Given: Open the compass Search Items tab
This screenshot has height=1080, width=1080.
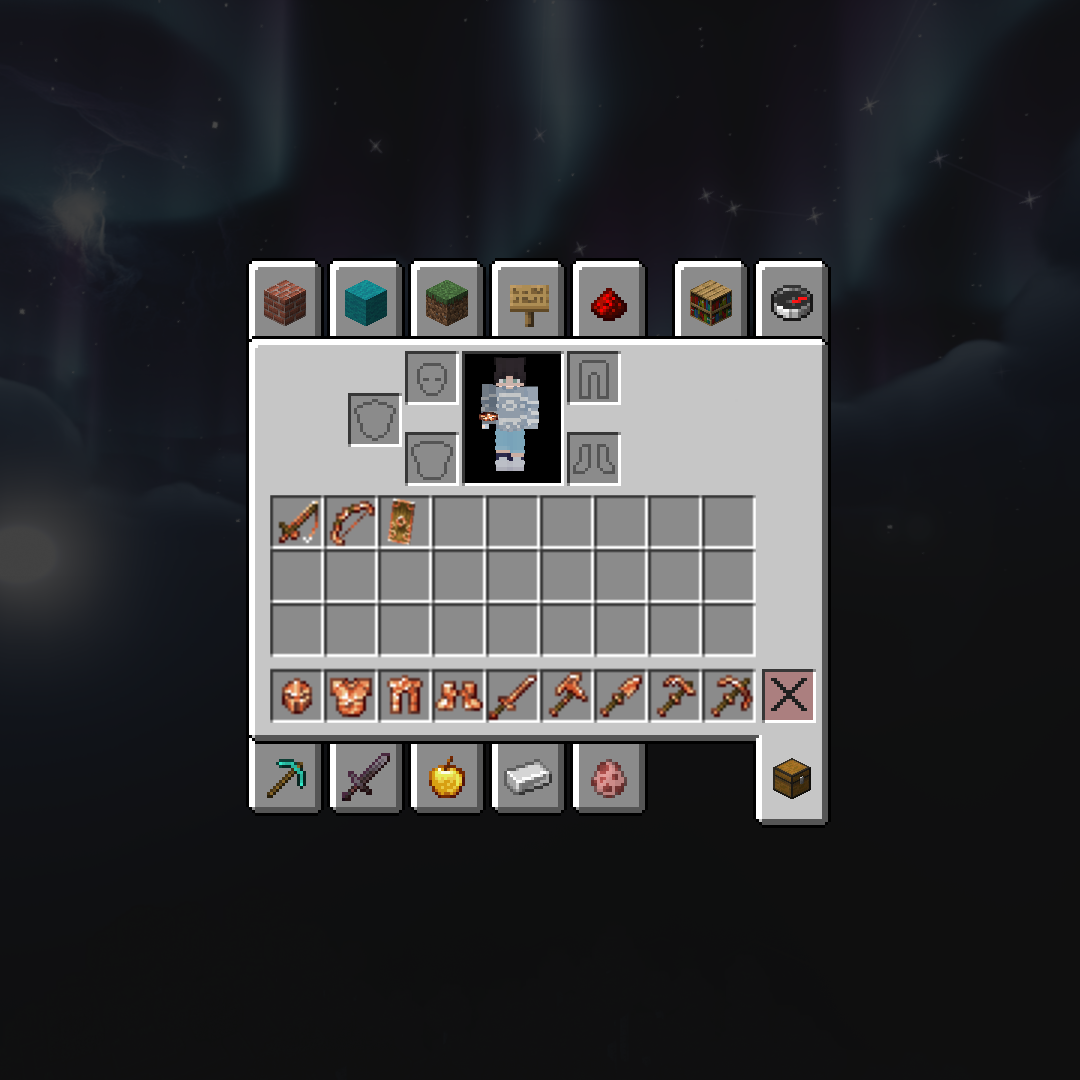Looking at the screenshot, I should [792, 302].
